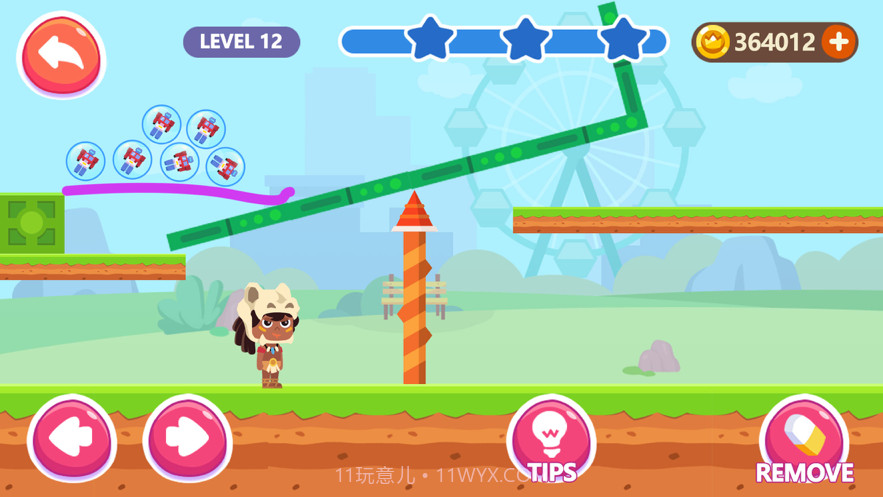
Task: Move the character left
Action: coord(71,439)
